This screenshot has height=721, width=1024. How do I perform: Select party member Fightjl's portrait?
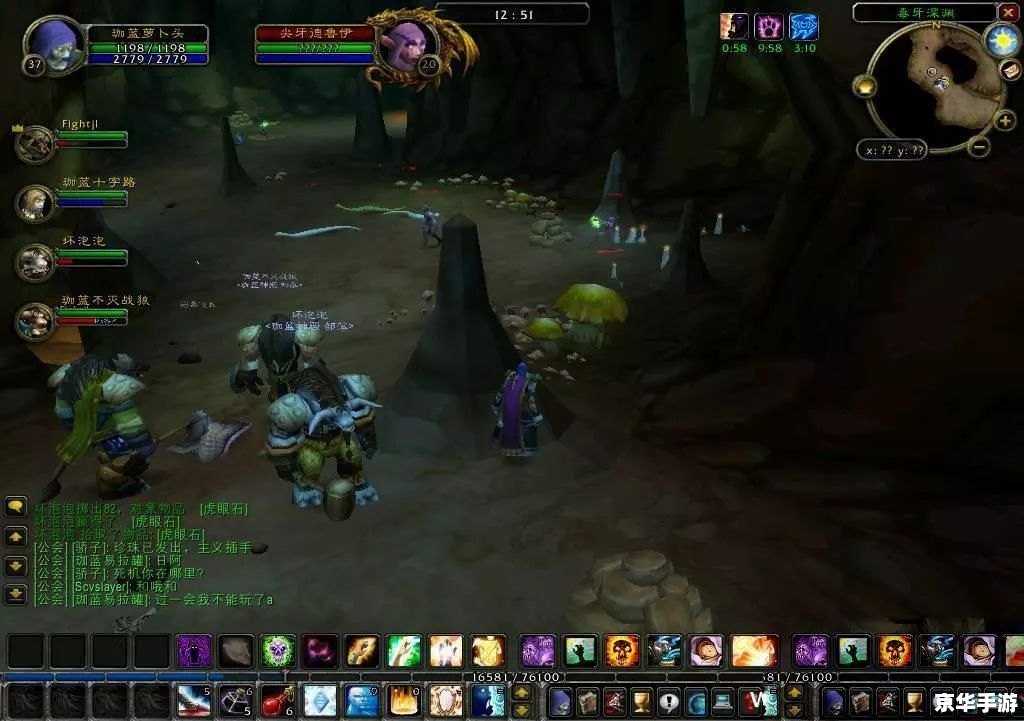[35, 144]
